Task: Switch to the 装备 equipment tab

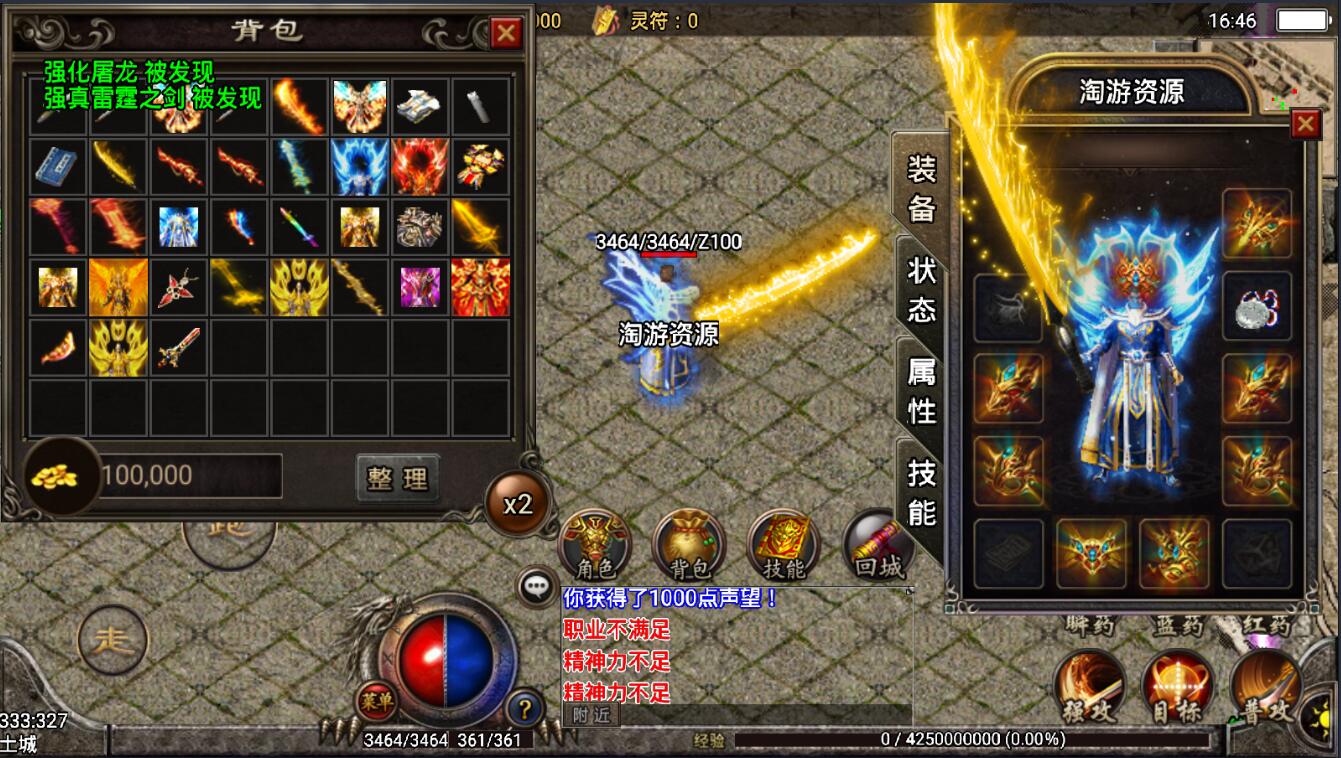Action: pyautogui.click(x=921, y=188)
